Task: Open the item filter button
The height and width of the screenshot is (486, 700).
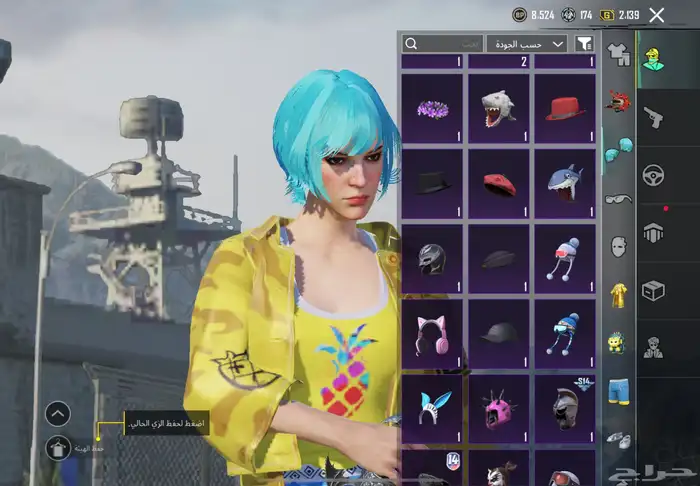Action: (585, 44)
